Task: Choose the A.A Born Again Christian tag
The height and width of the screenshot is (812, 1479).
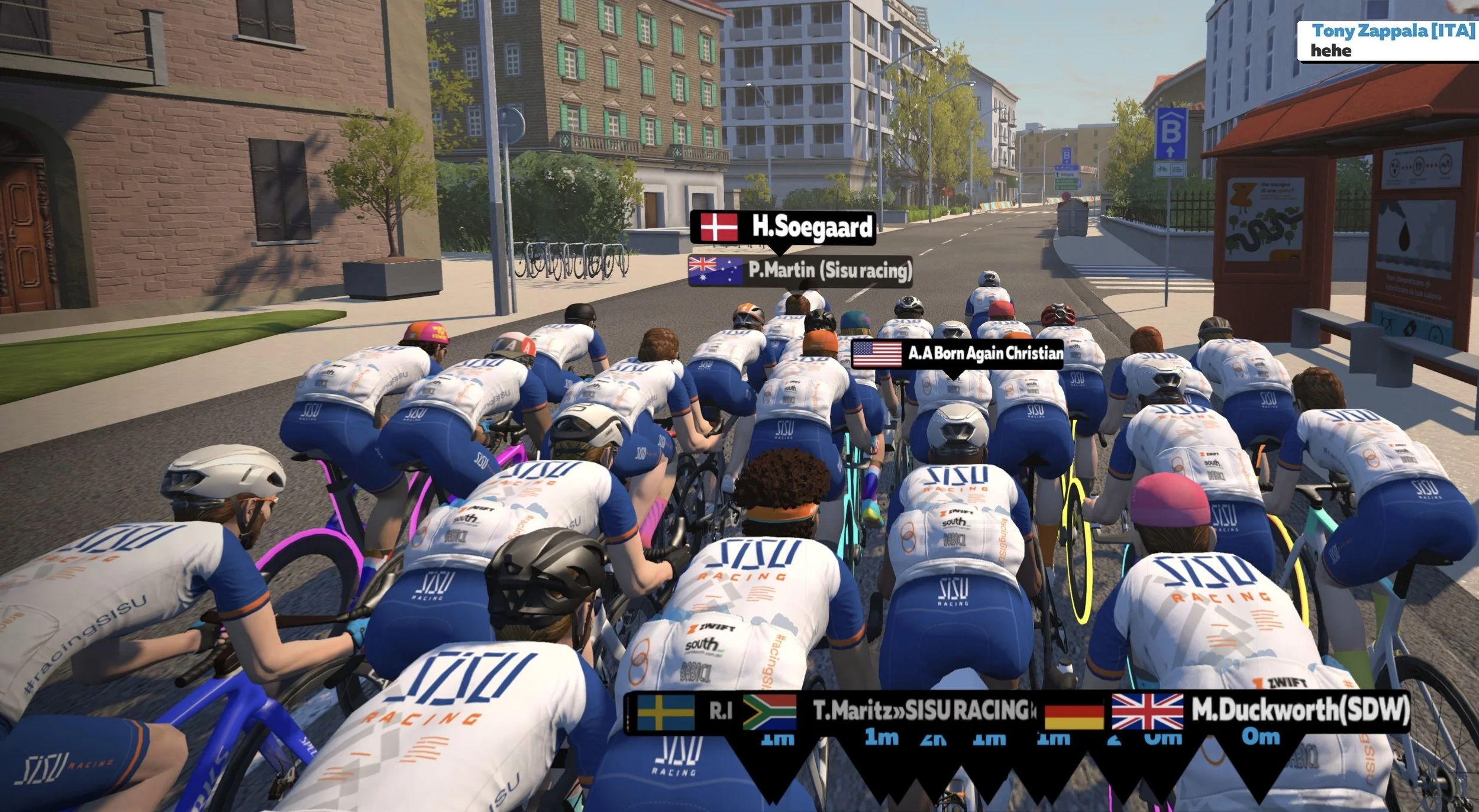Action: [957, 353]
